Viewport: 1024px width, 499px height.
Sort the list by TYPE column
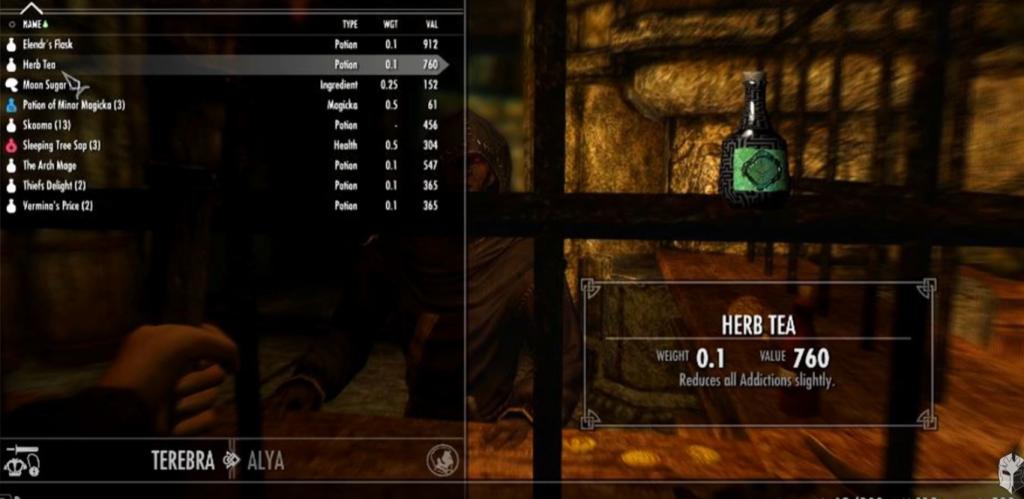pyautogui.click(x=349, y=23)
